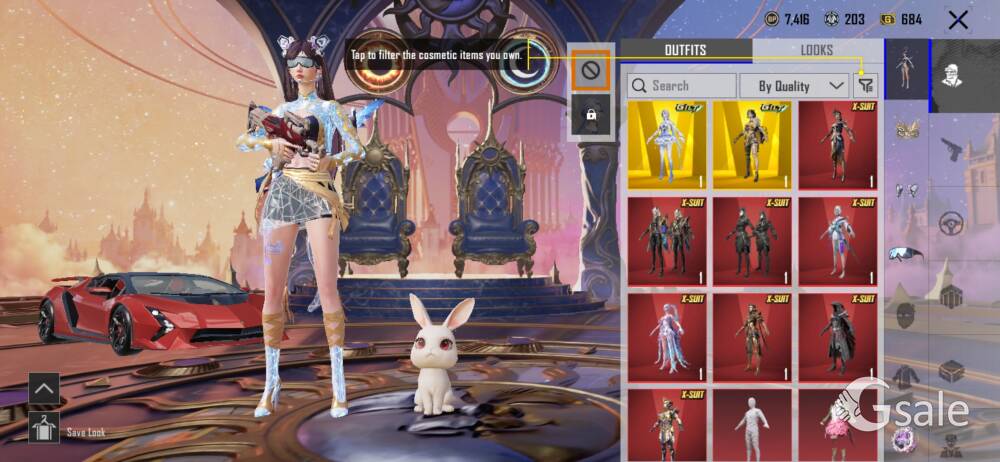Open the butterfly mask category
Image resolution: width=1000 pixels, height=462 pixels.
click(907, 130)
